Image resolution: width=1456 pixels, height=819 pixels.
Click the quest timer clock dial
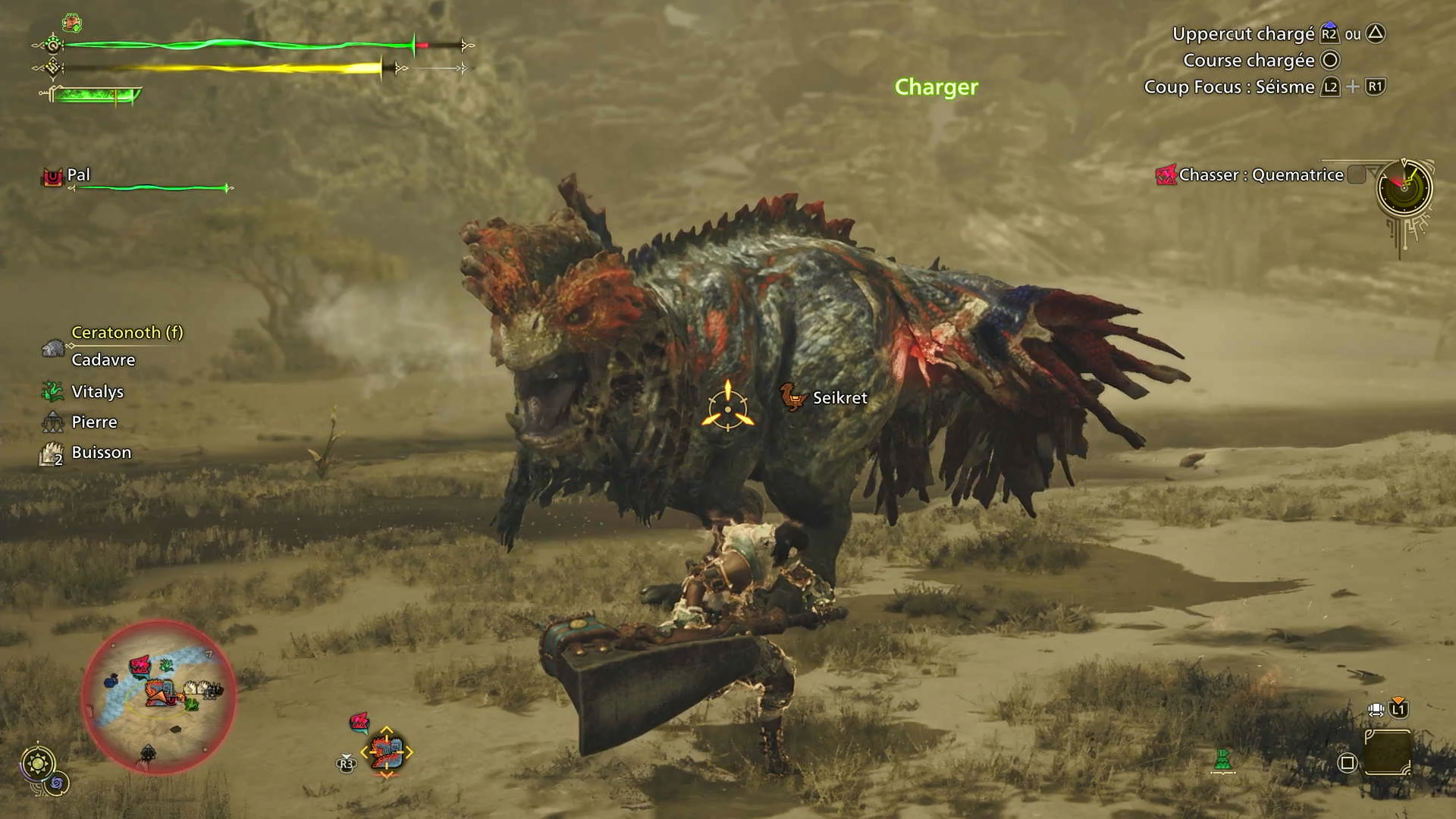click(1404, 187)
